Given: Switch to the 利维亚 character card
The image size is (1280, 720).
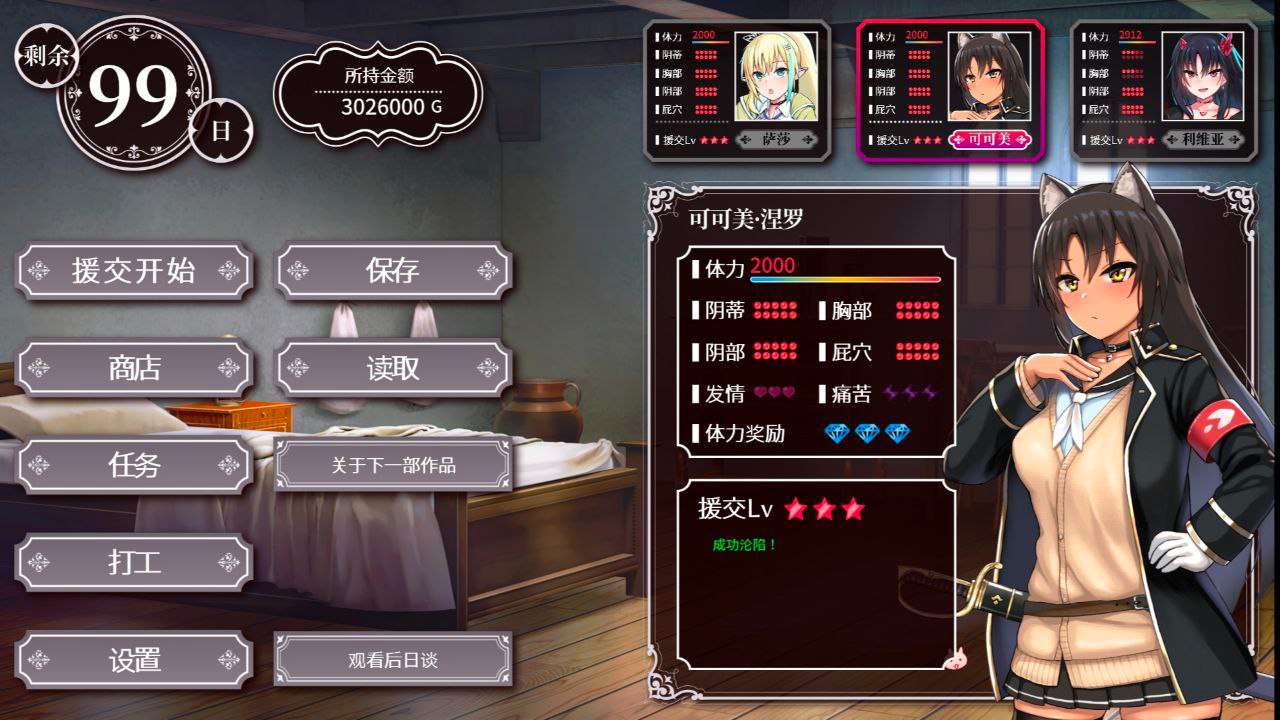Looking at the screenshot, I should (1164, 90).
